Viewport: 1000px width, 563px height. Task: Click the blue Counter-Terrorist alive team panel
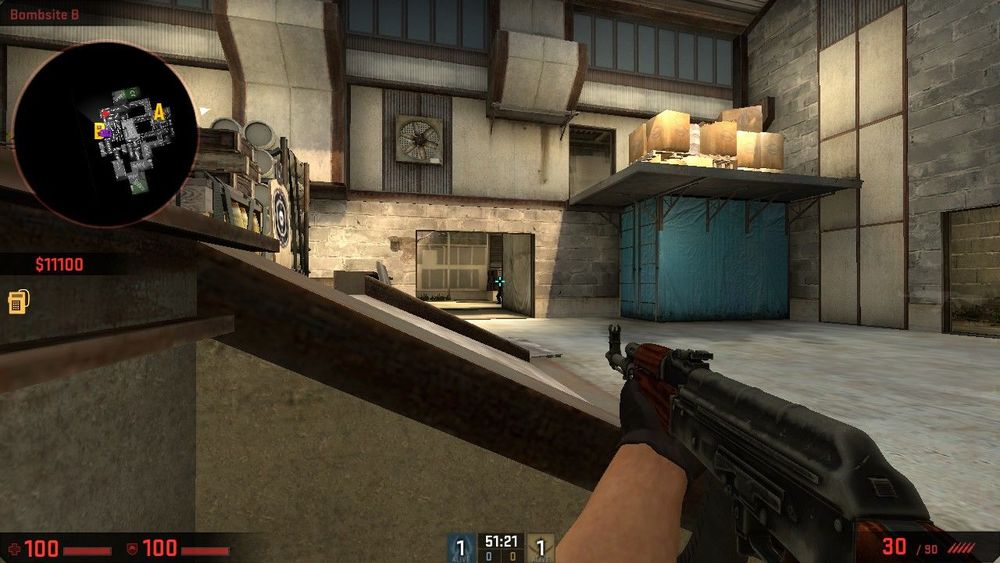point(461,547)
